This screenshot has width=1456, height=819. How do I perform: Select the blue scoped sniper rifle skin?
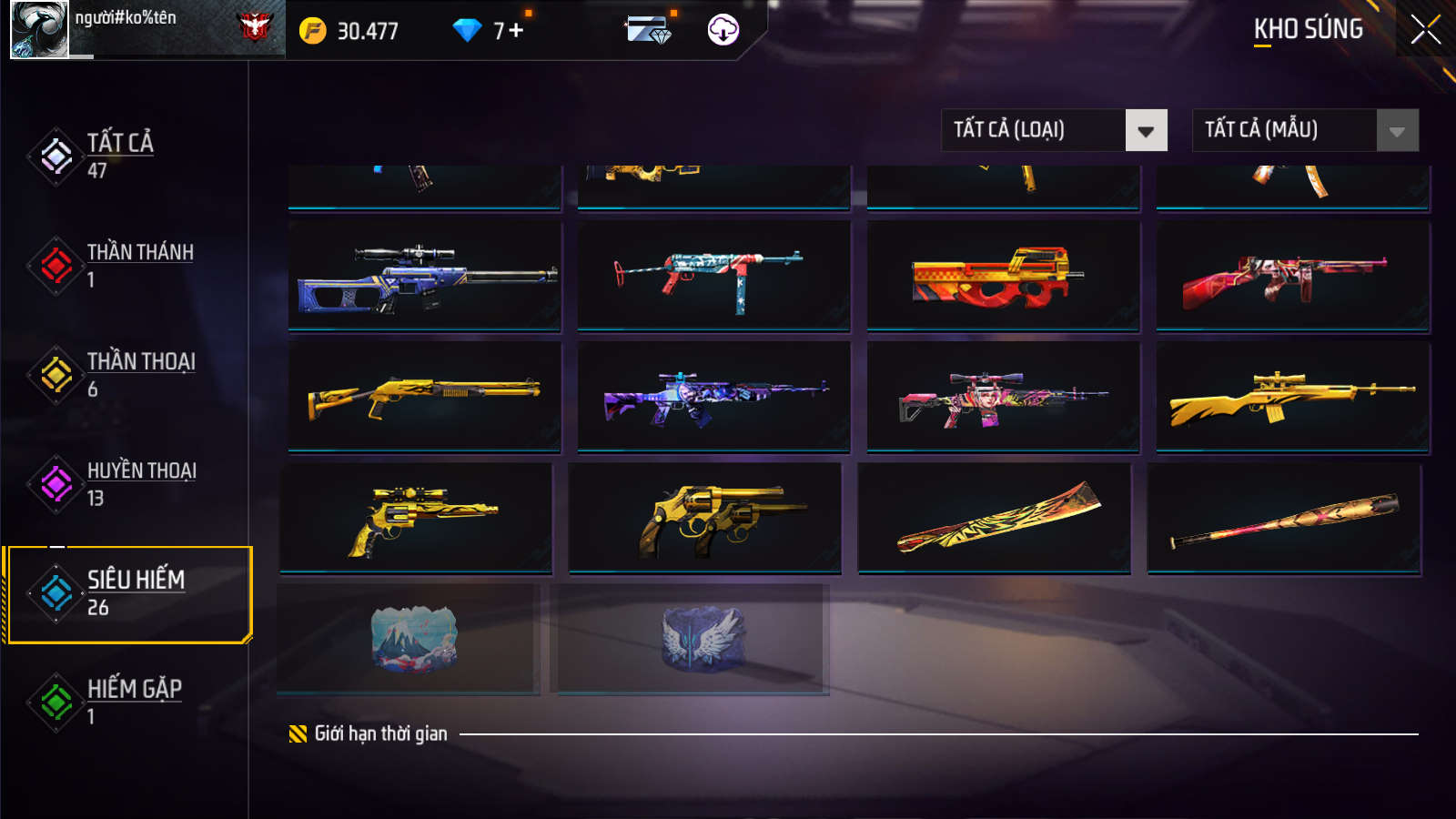tap(425, 276)
